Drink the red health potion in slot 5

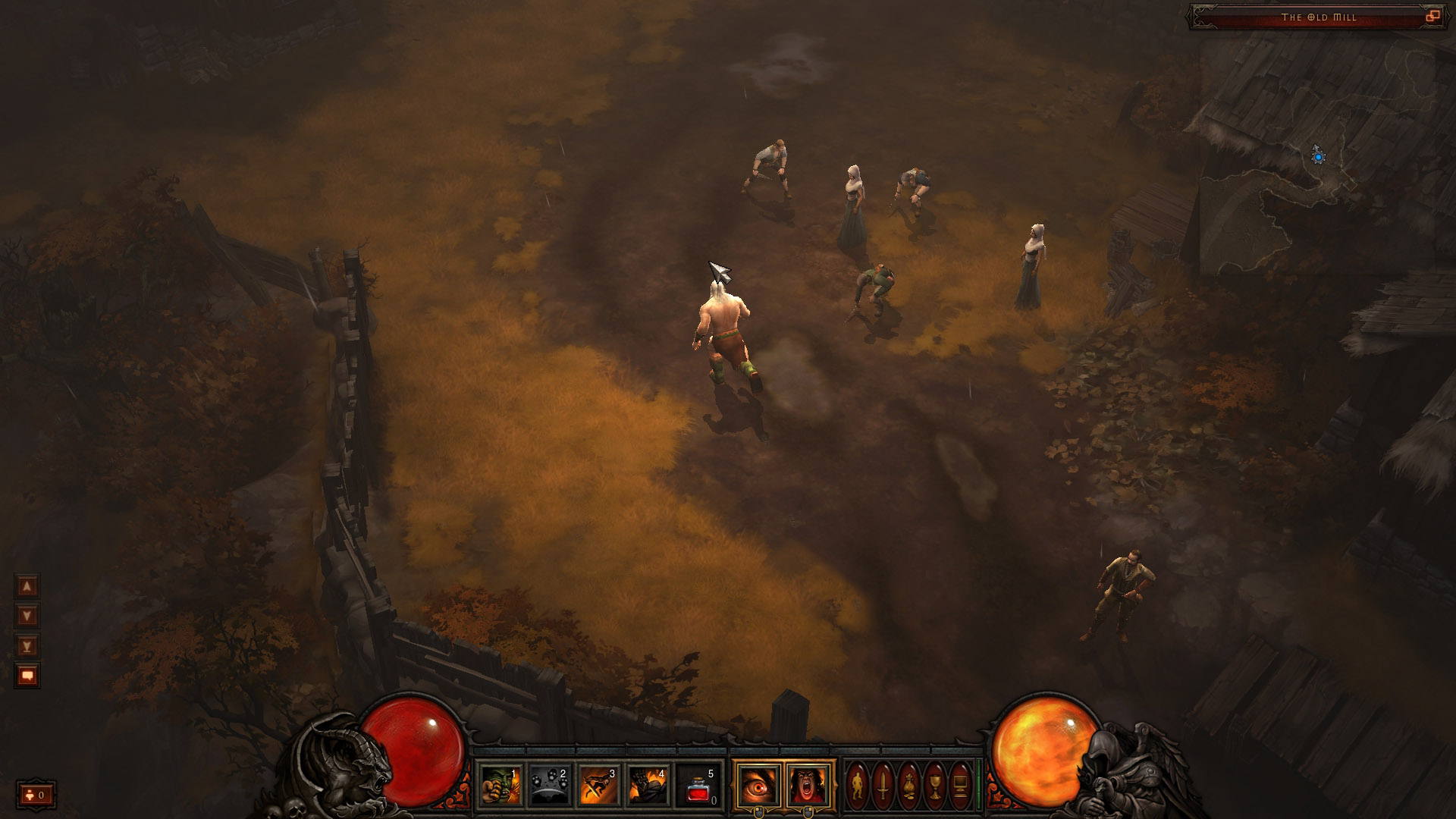tap(697, 785)
